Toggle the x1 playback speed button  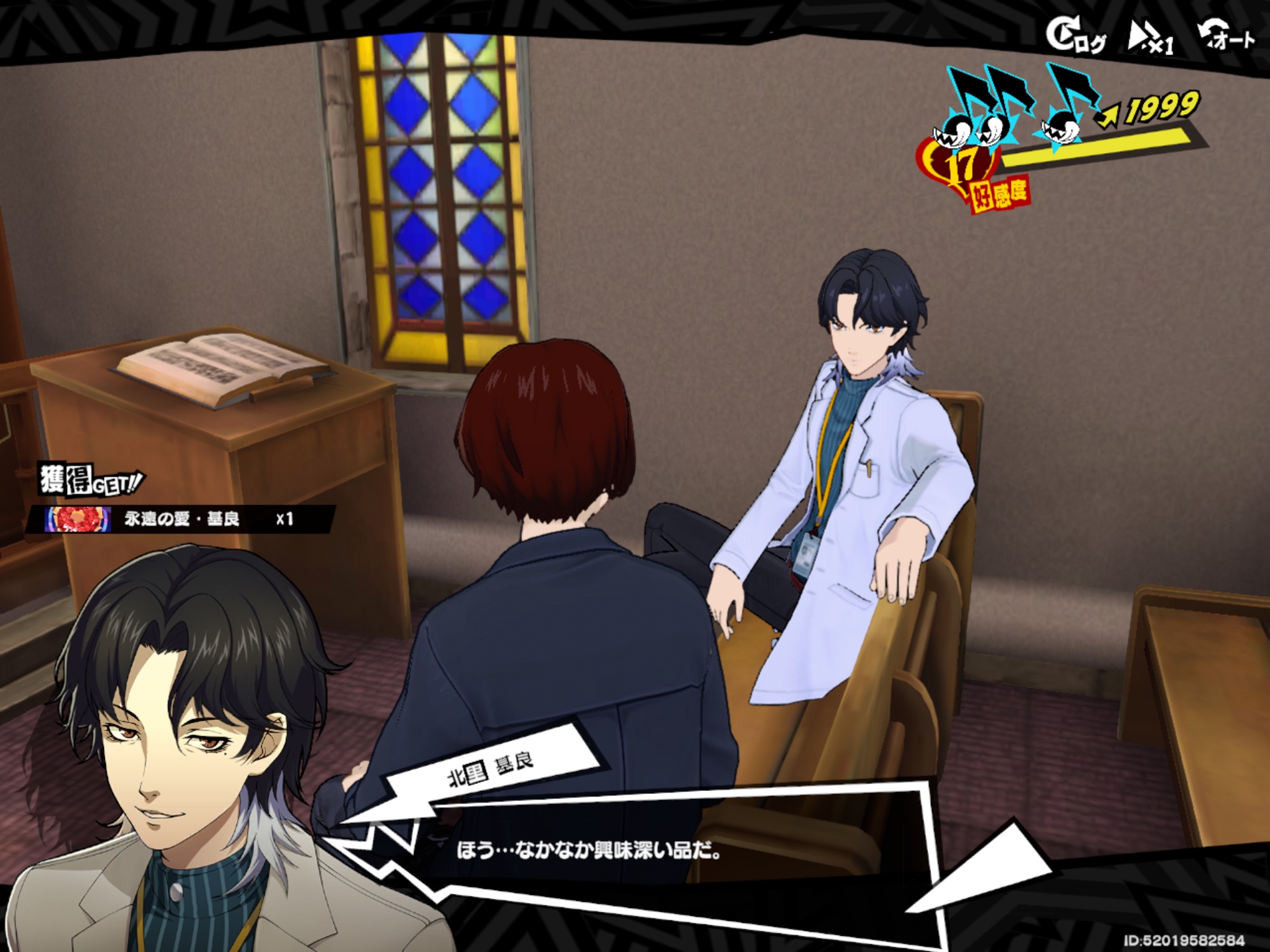(x=1151, y=38)
